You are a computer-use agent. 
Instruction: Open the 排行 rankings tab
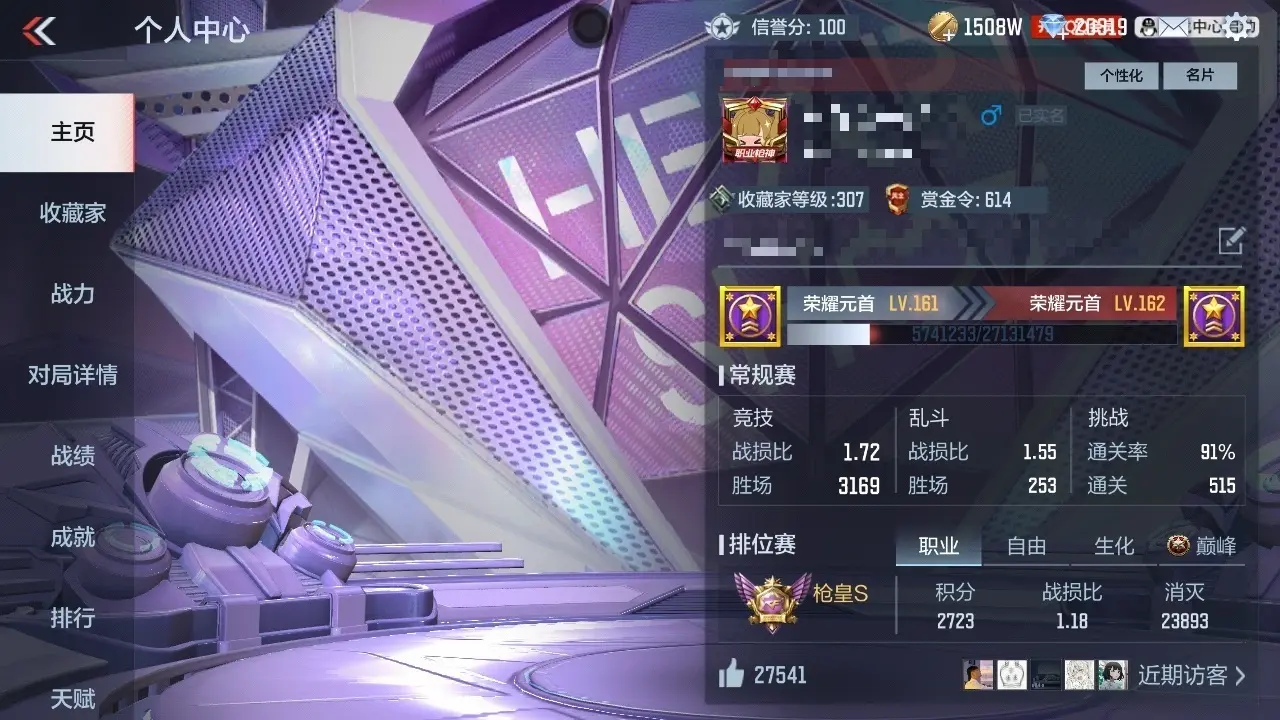(x=72, y=618)
